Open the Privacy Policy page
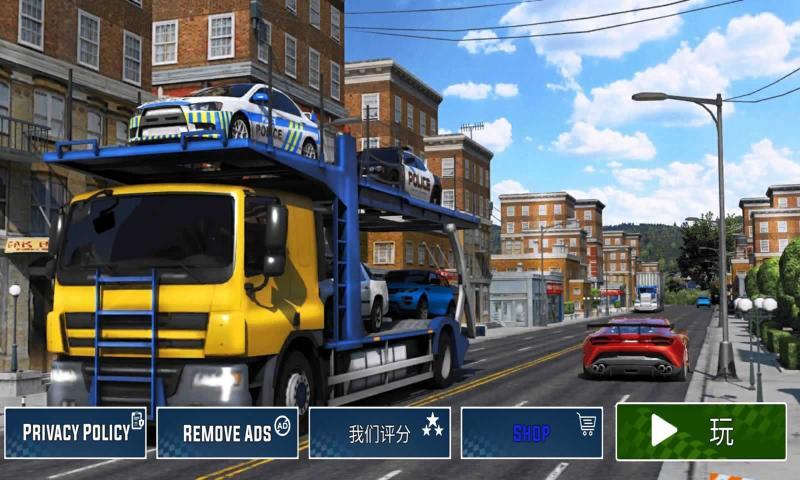This screenshot has height=480, width=800. click(x=76, y=432)
